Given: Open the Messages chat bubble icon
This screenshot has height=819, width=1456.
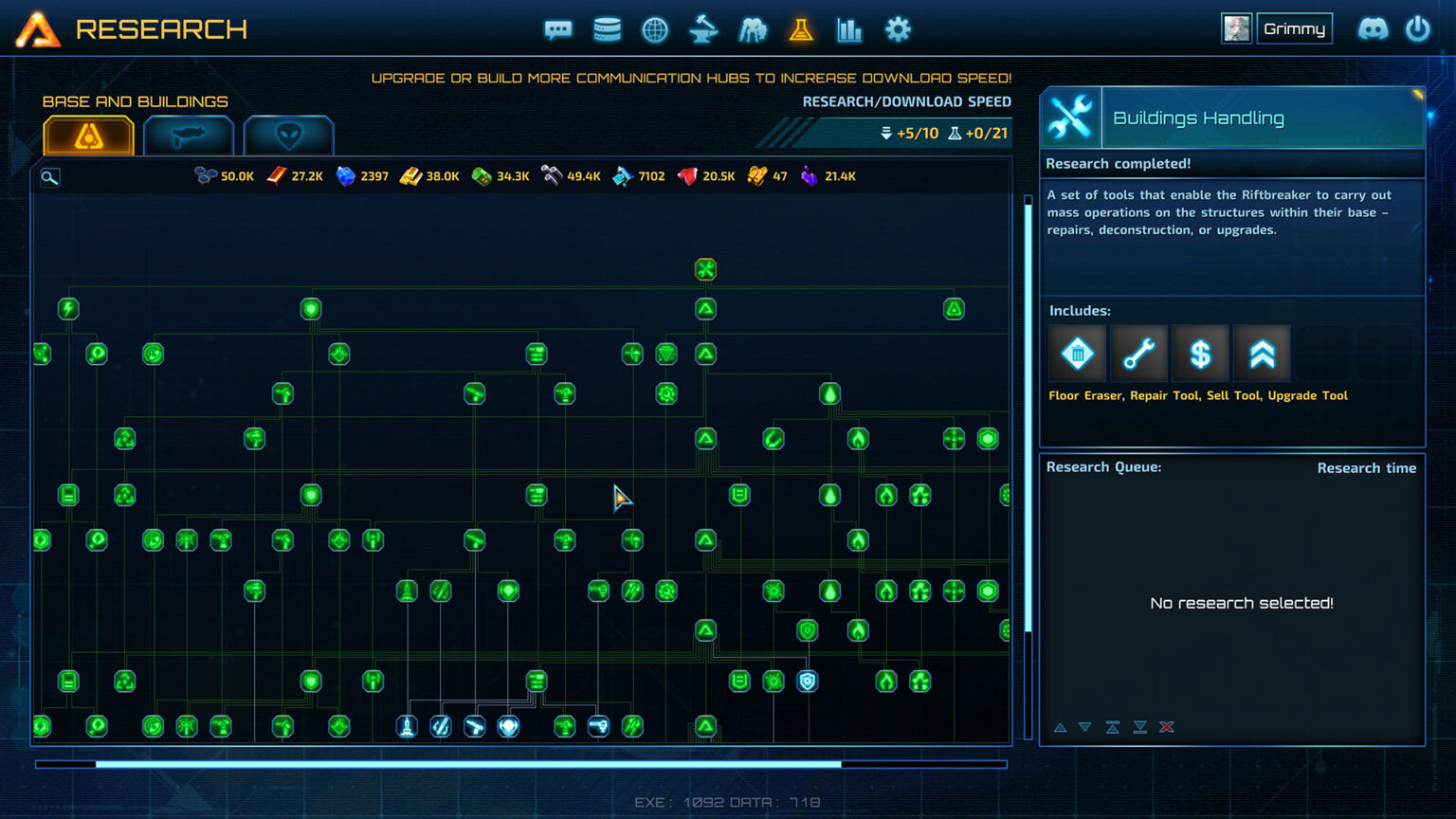Looking at the screenshot, I should [558, 29].
